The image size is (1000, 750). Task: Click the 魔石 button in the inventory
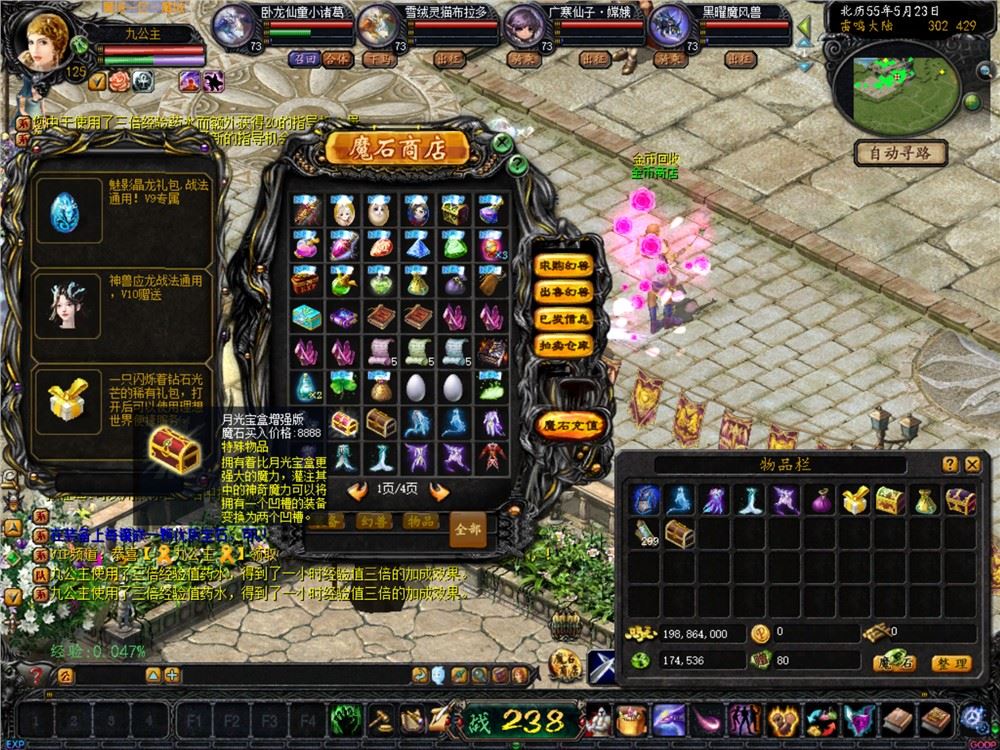coord(894,662)
